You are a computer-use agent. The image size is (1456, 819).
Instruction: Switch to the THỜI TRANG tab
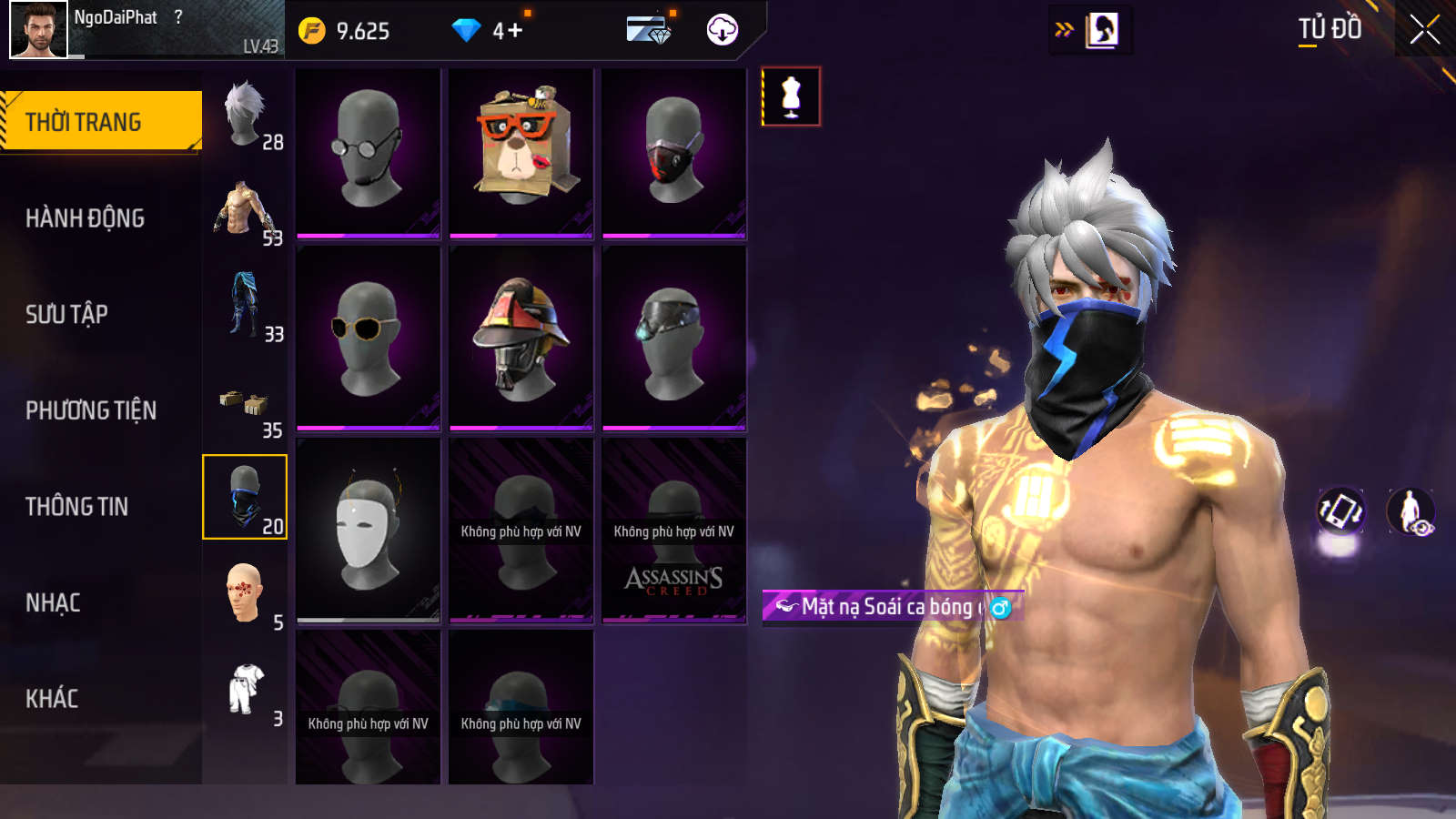100,121
